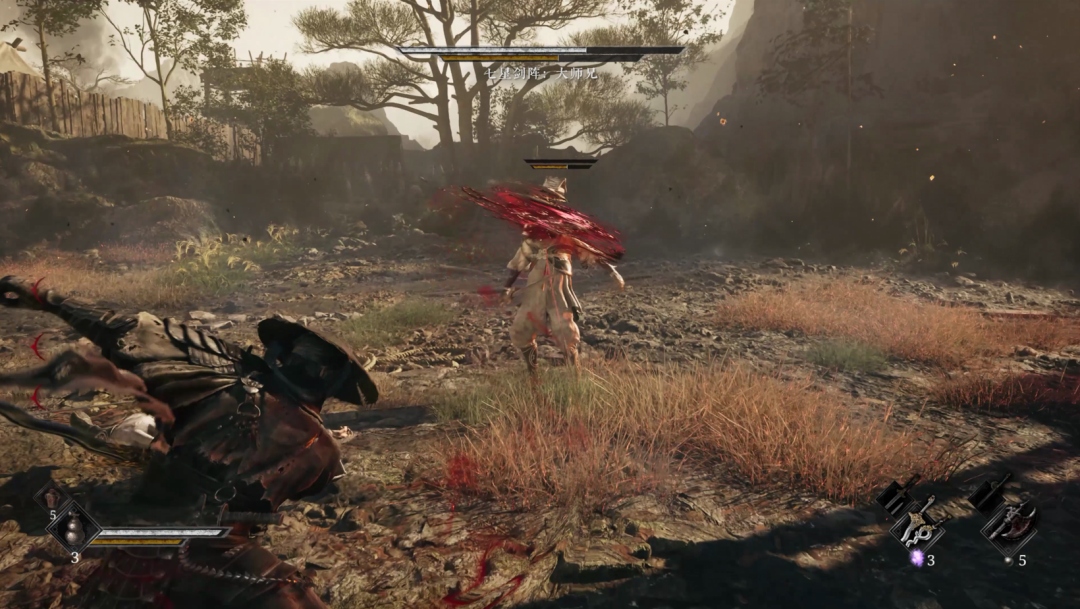Select the ornate twin blades weapon slot
Viewport: 1080px width, 609px height.
click(x=918, y=527)
